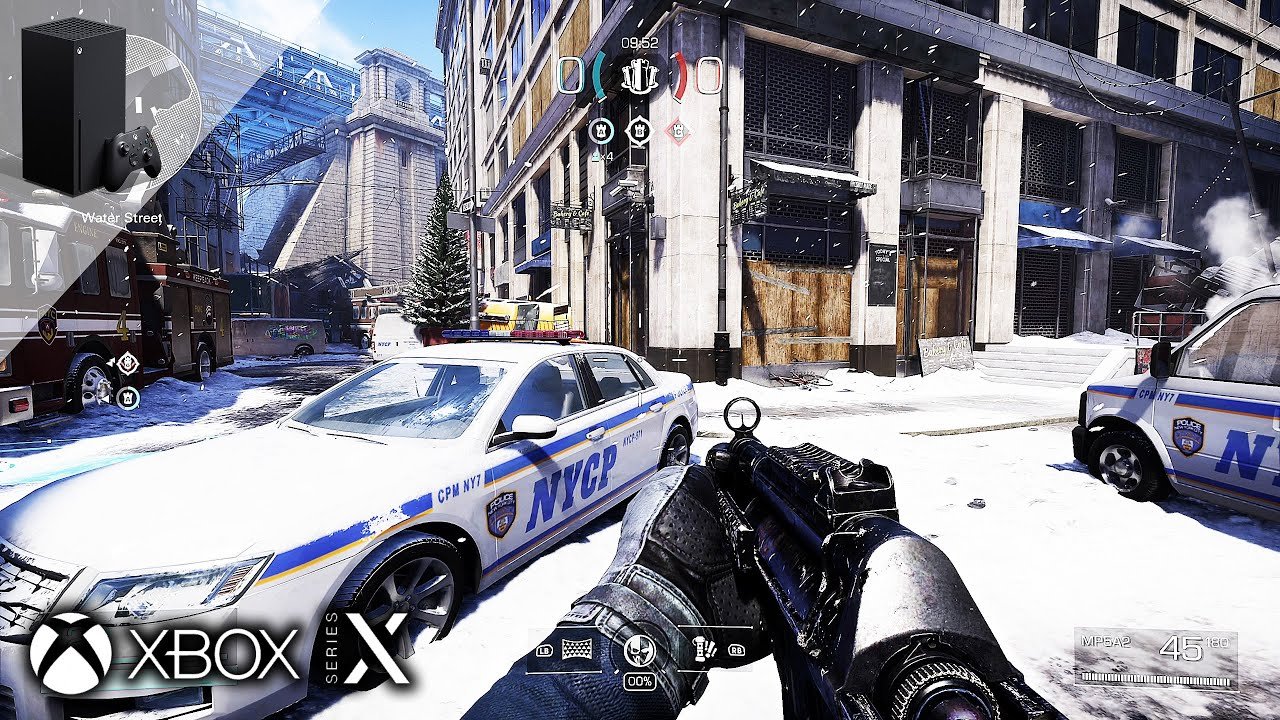Select the MP5A2 weapon panel
1280x720 pixels.
coord(1155,657)
